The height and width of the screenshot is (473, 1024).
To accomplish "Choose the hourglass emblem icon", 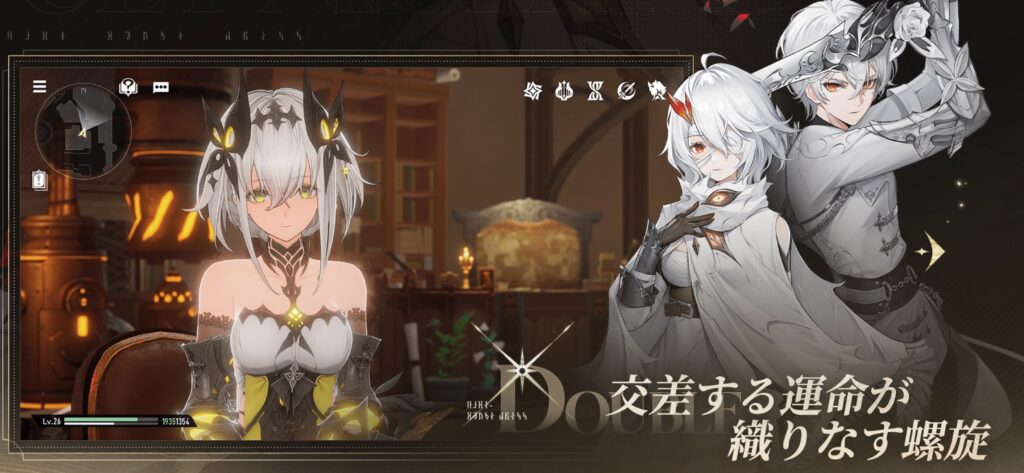I will pyautogui.click(x=594, y=91).
